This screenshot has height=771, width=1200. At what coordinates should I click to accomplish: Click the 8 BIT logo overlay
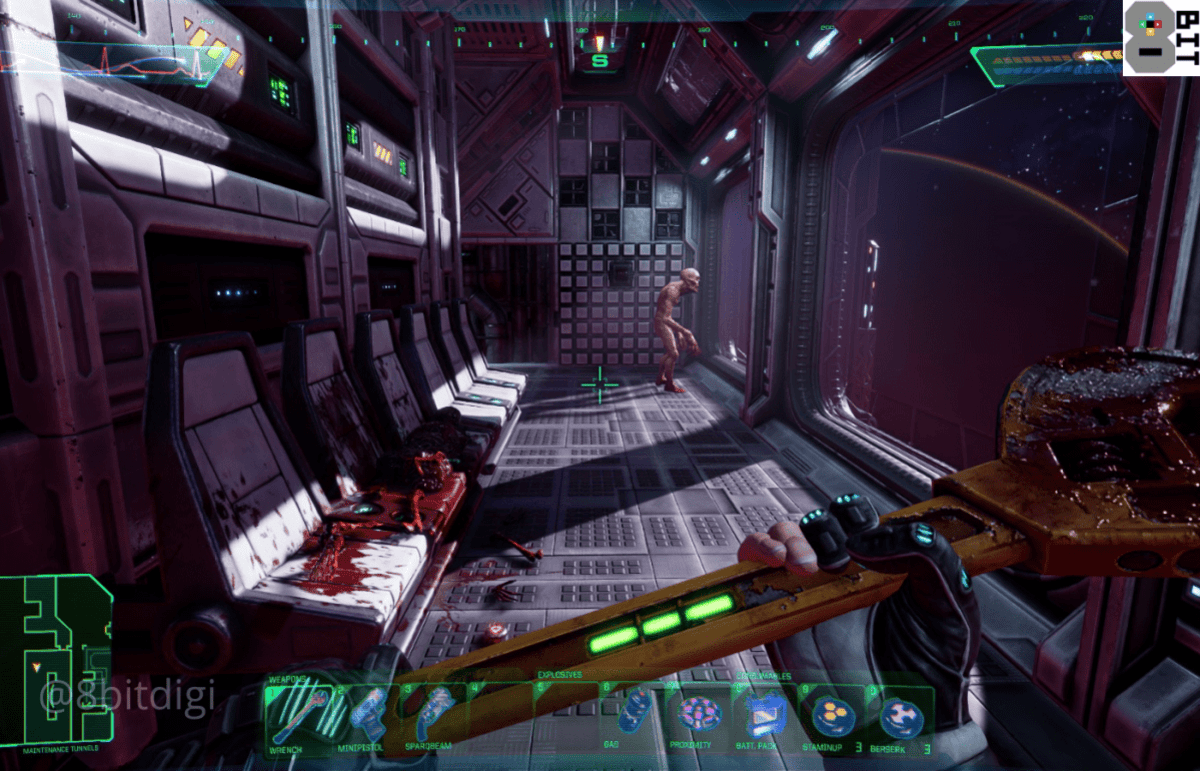[1160, 38]
